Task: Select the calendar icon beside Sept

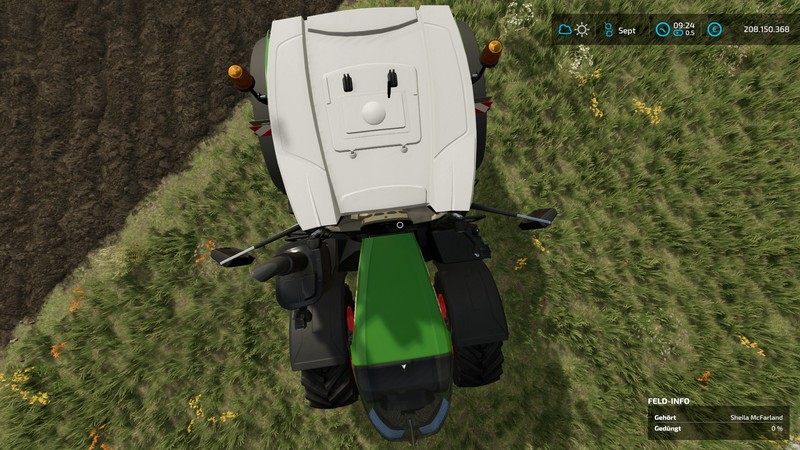Action: click(x=607, y=30)
